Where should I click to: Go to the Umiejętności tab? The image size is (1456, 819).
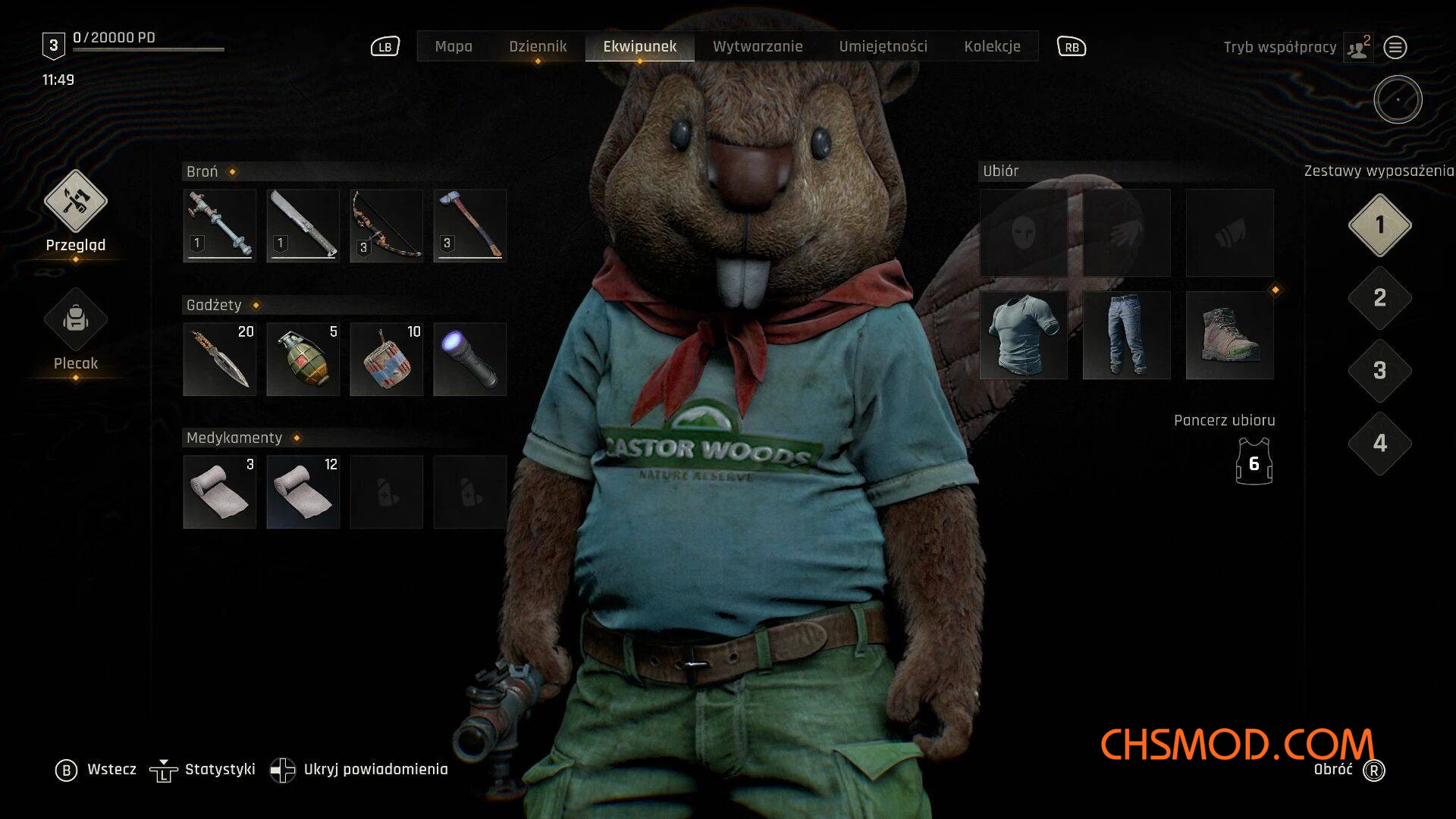coord(883,46)
